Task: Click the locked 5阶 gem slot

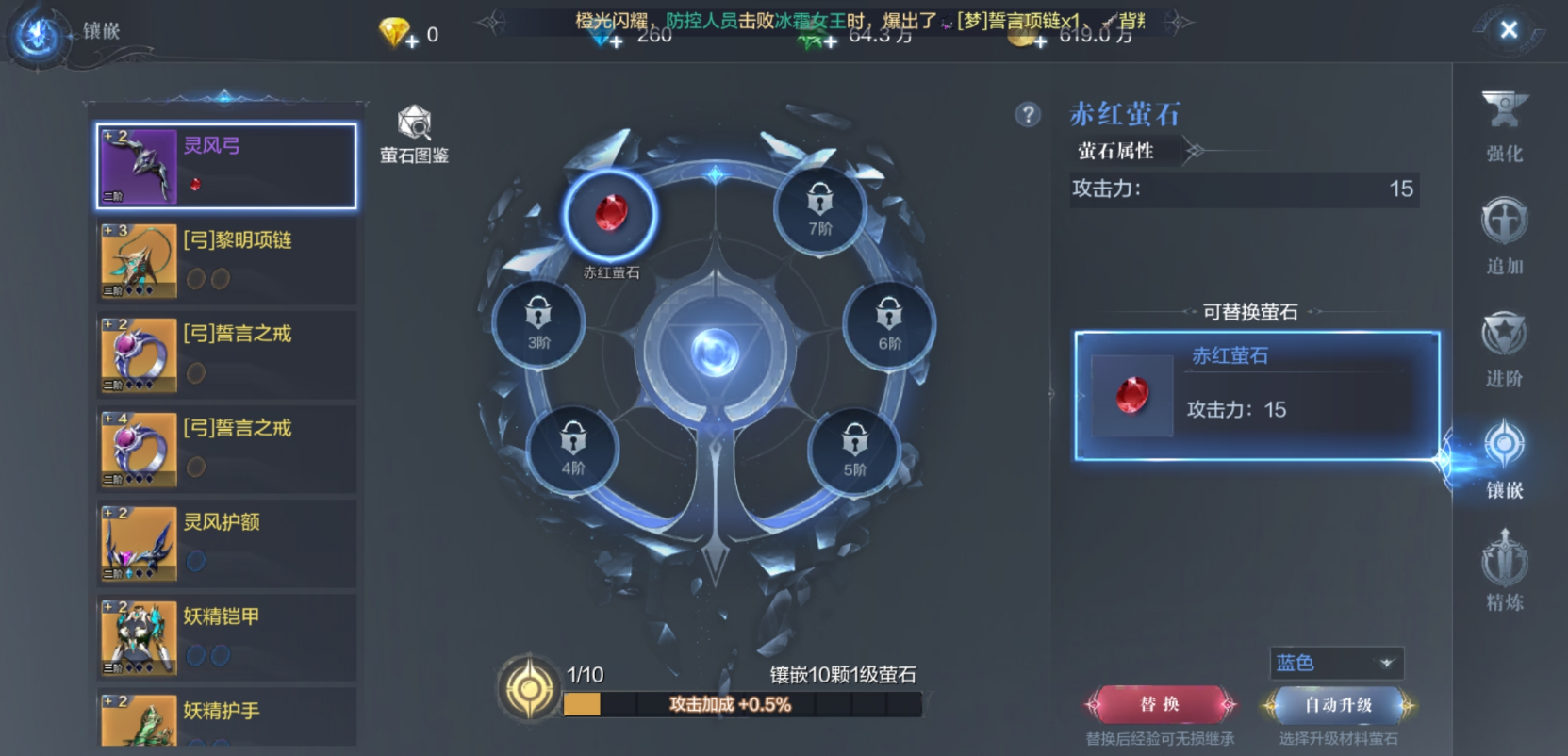Action: [853, 450]
